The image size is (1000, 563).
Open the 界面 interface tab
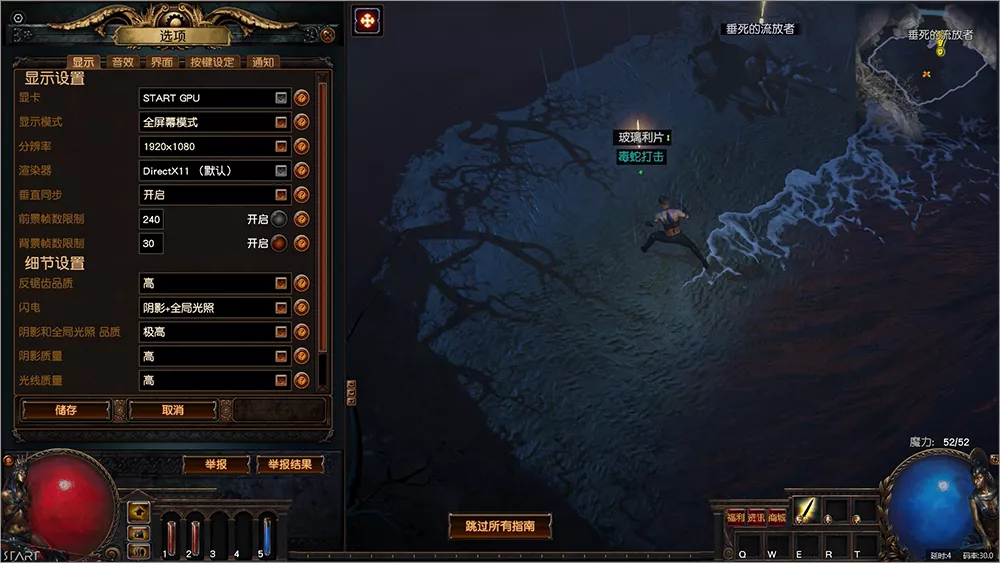tap(162, 62)
